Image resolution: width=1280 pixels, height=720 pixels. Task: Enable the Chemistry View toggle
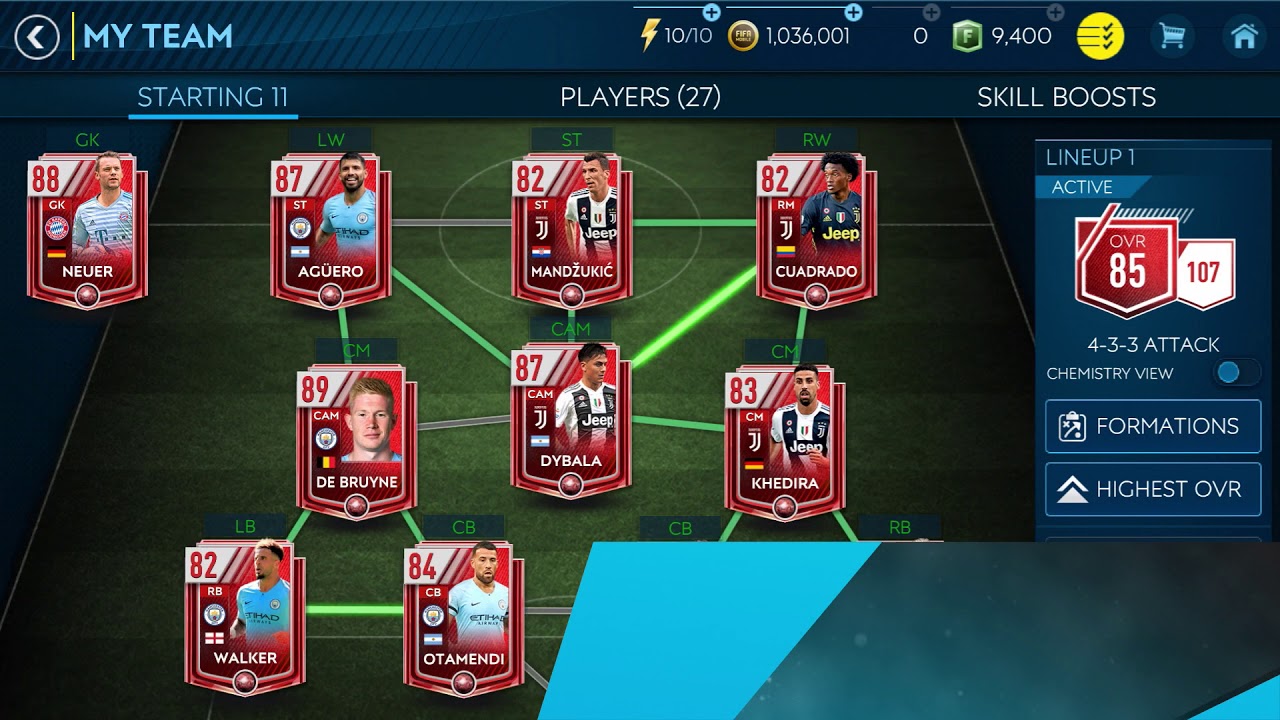(1236, 371)
